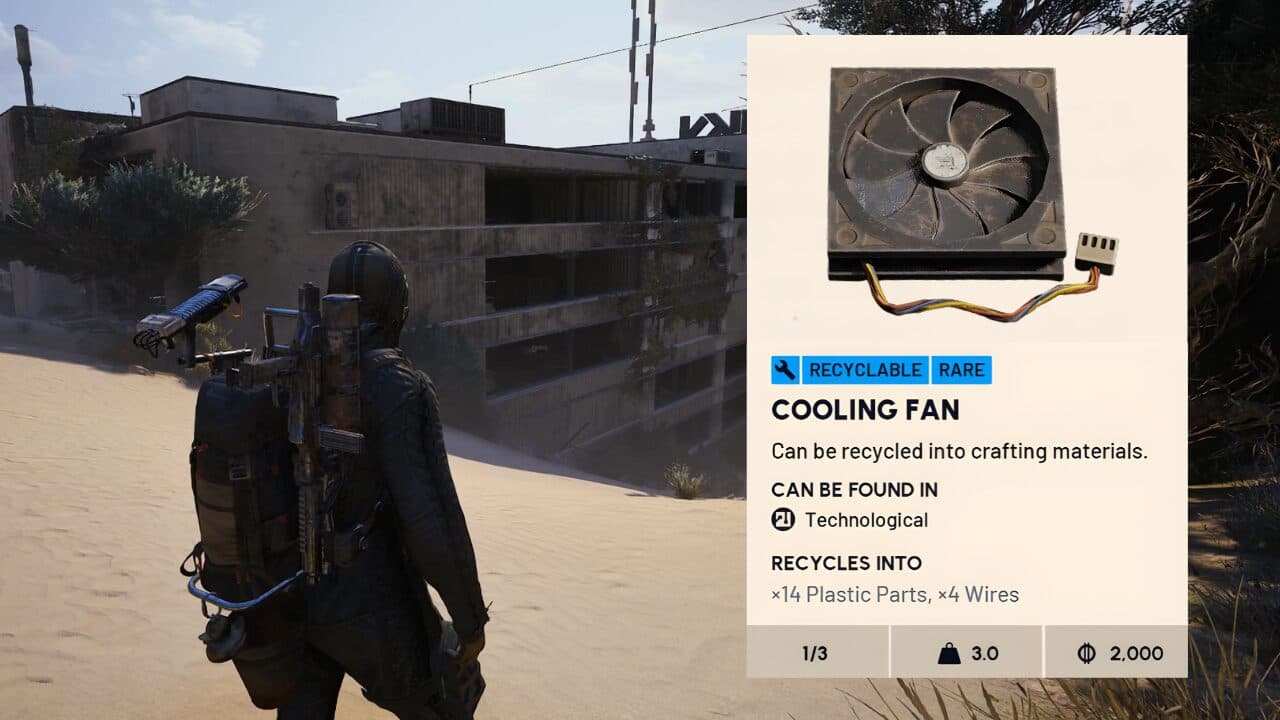Click the 1/3 stack count field
This screenshot has width=1280, height=720.
click(x=814, y=653)
